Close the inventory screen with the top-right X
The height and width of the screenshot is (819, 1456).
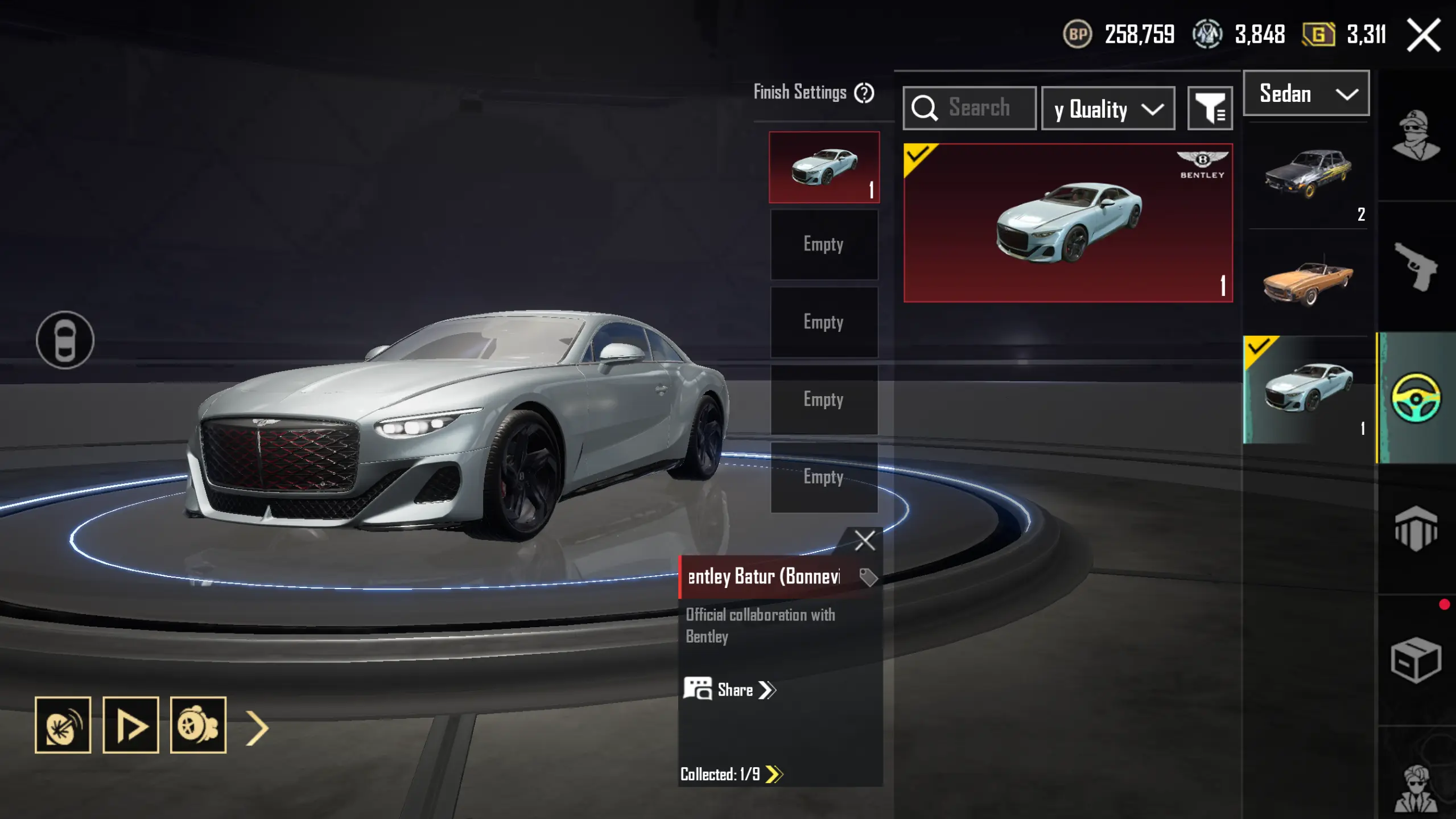click(x=1424, y=35)
